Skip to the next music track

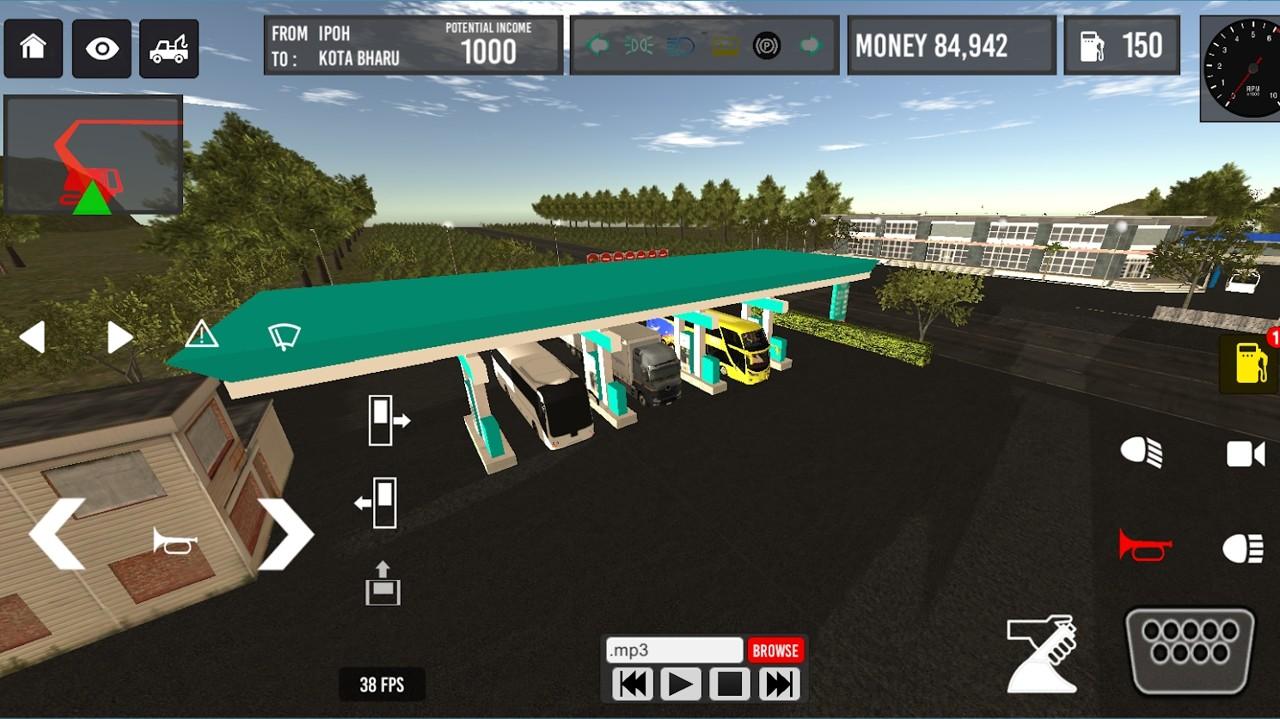tap(778, 685)
